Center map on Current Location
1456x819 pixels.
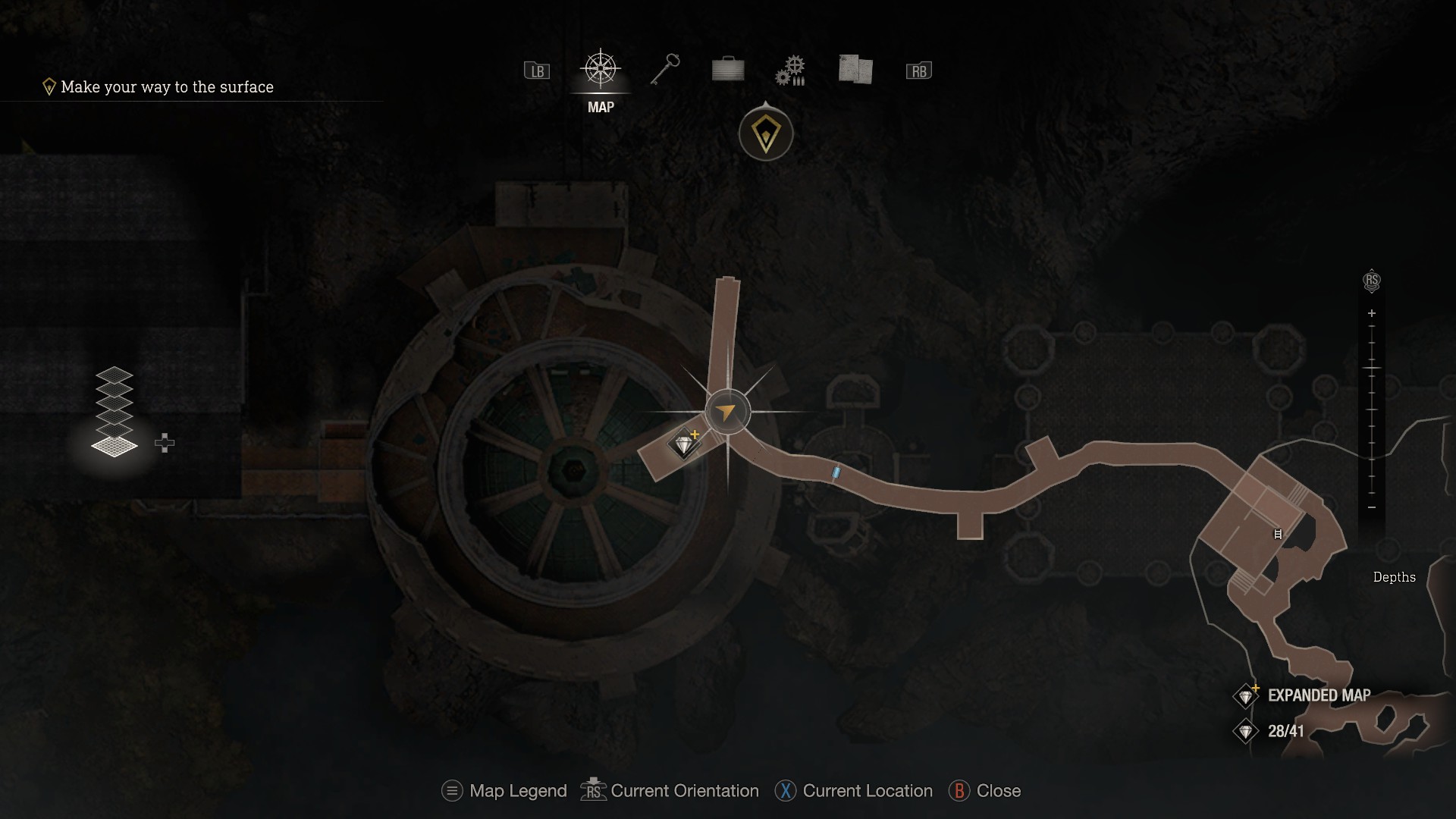(854, 791)
